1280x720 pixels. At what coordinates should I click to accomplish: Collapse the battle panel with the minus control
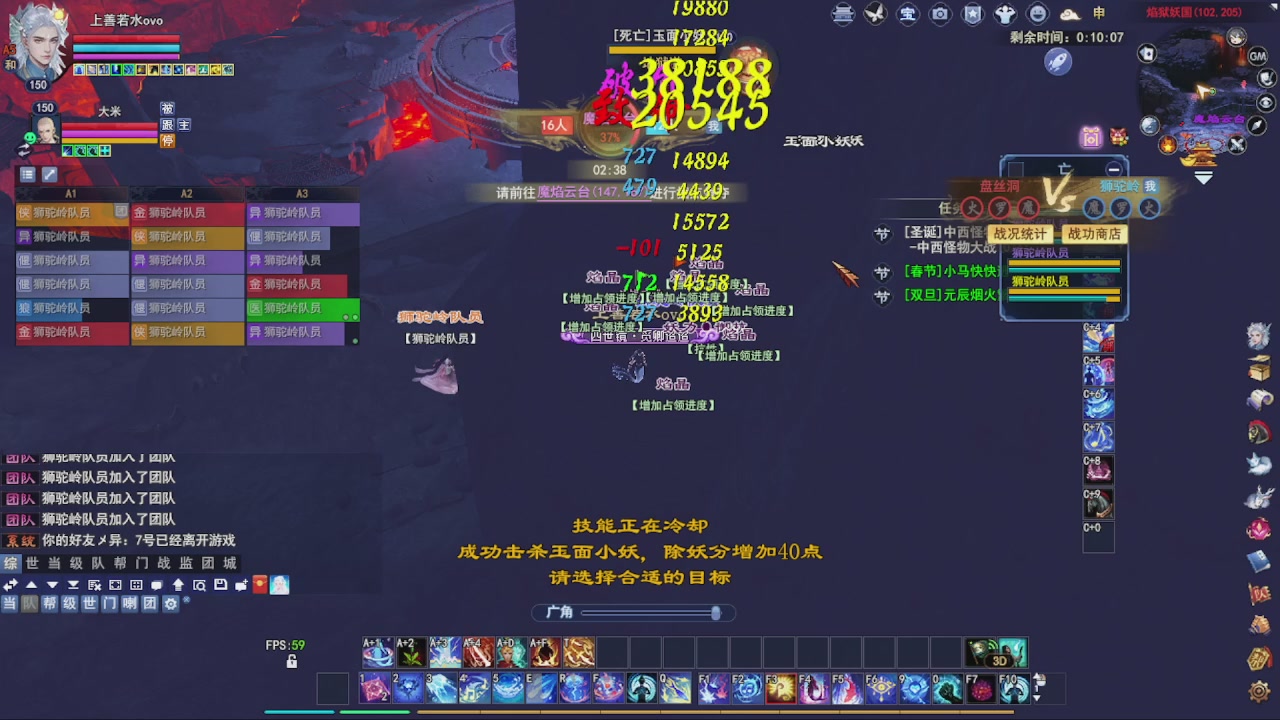tap(1114, 169)
